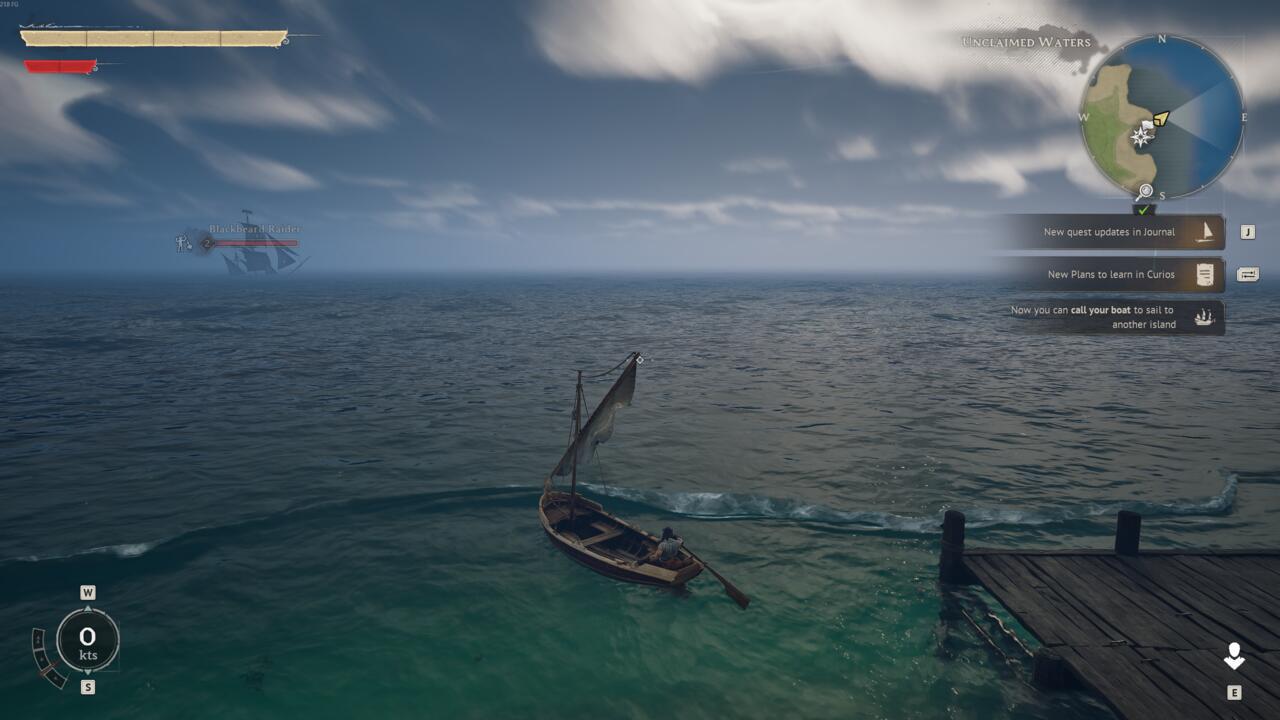Click the green checkmark under the minimap
1280x720 pixels.
[1144, 211]
